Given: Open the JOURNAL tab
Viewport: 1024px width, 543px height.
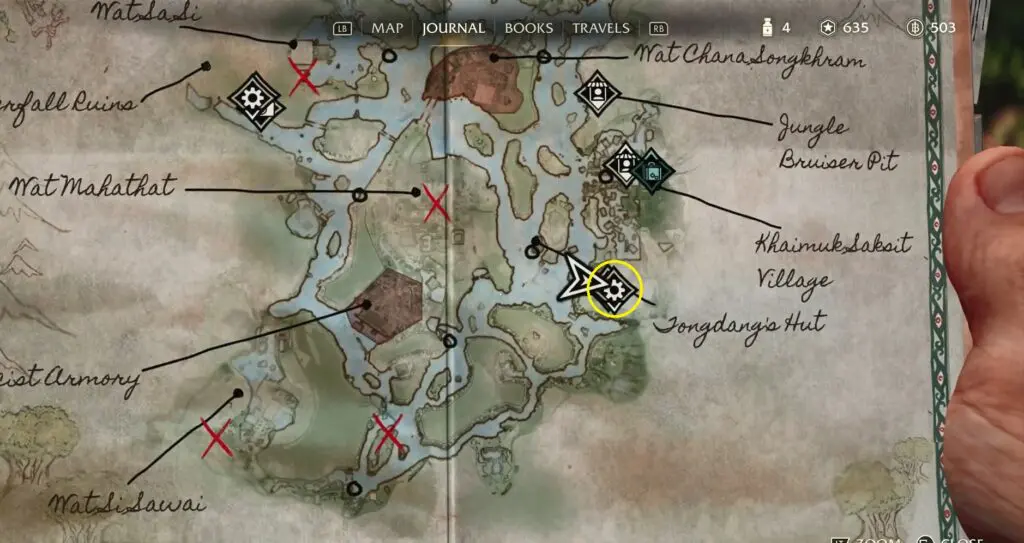Looking at the screenshot, I should pos(453,28).
